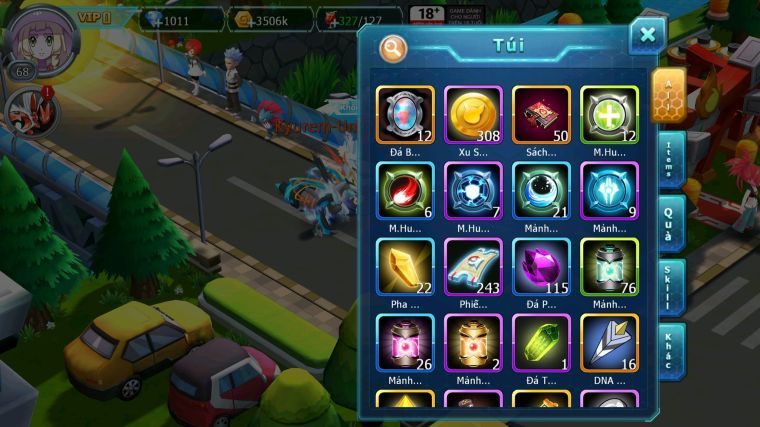
Task: Switch to the Items tab
Action: [x=670, y=160]
